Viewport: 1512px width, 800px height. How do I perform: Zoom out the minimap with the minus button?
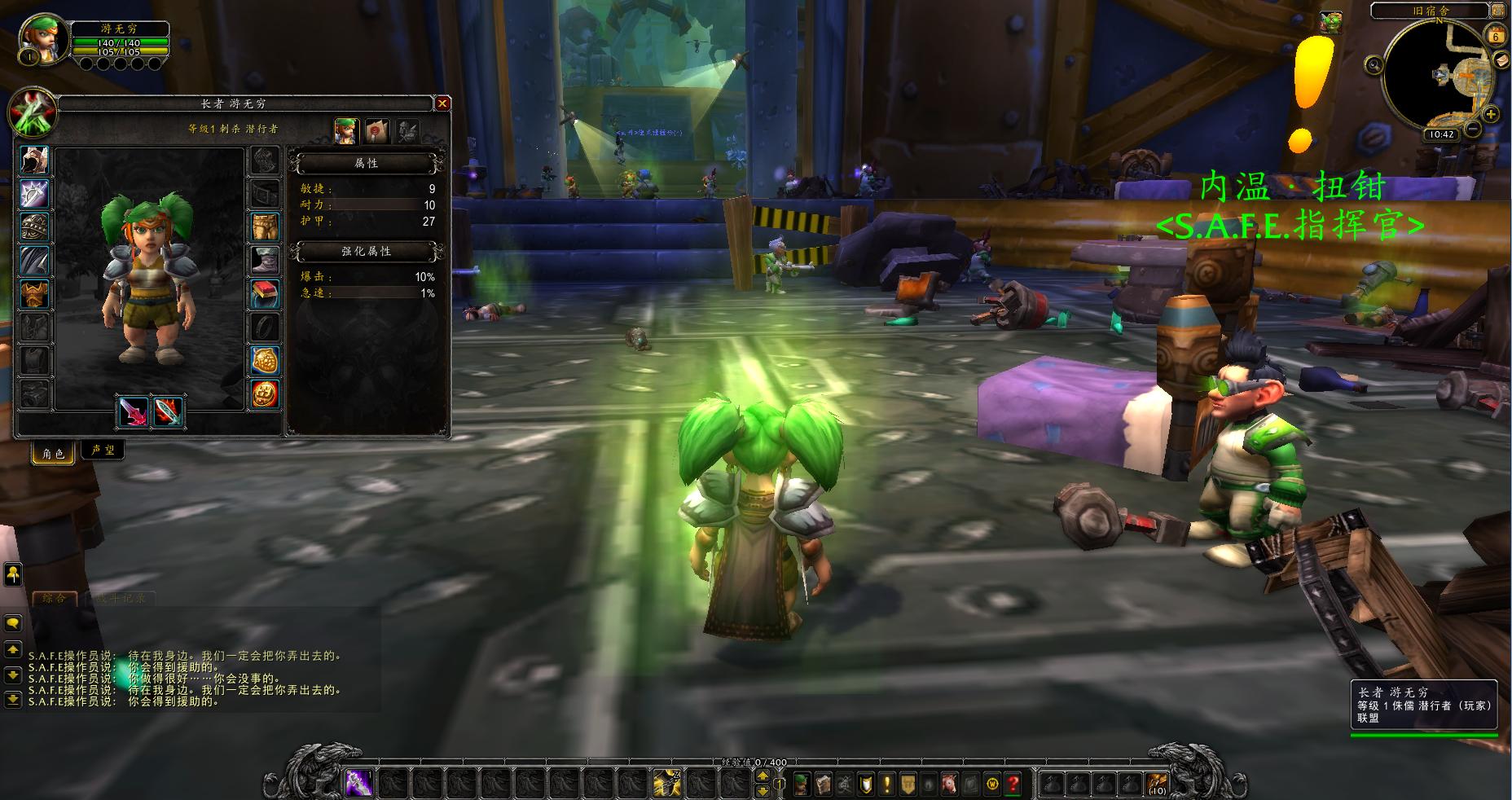[1472, 129]
